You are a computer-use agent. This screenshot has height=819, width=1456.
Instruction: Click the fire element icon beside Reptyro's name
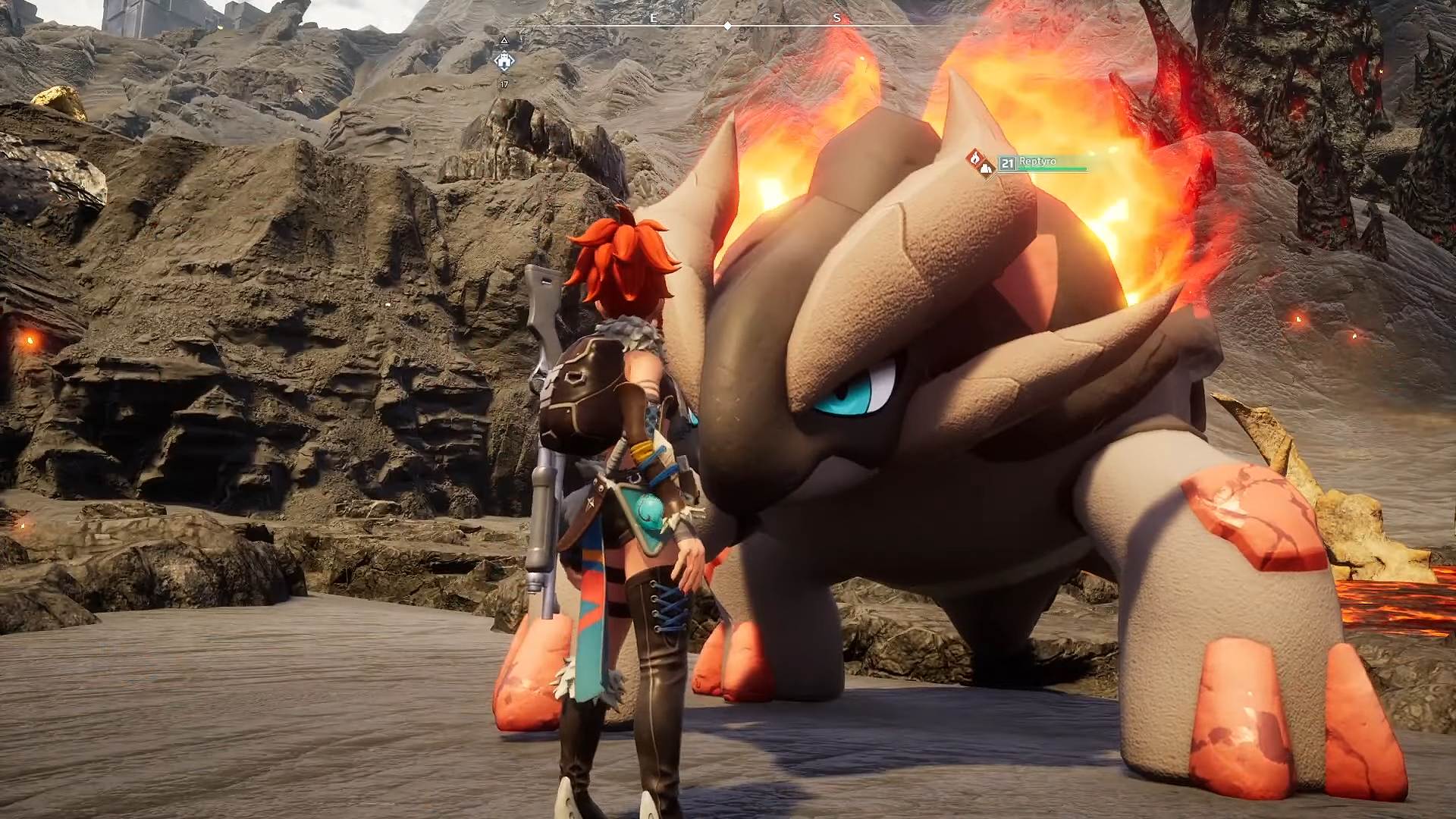coord(974,158)
